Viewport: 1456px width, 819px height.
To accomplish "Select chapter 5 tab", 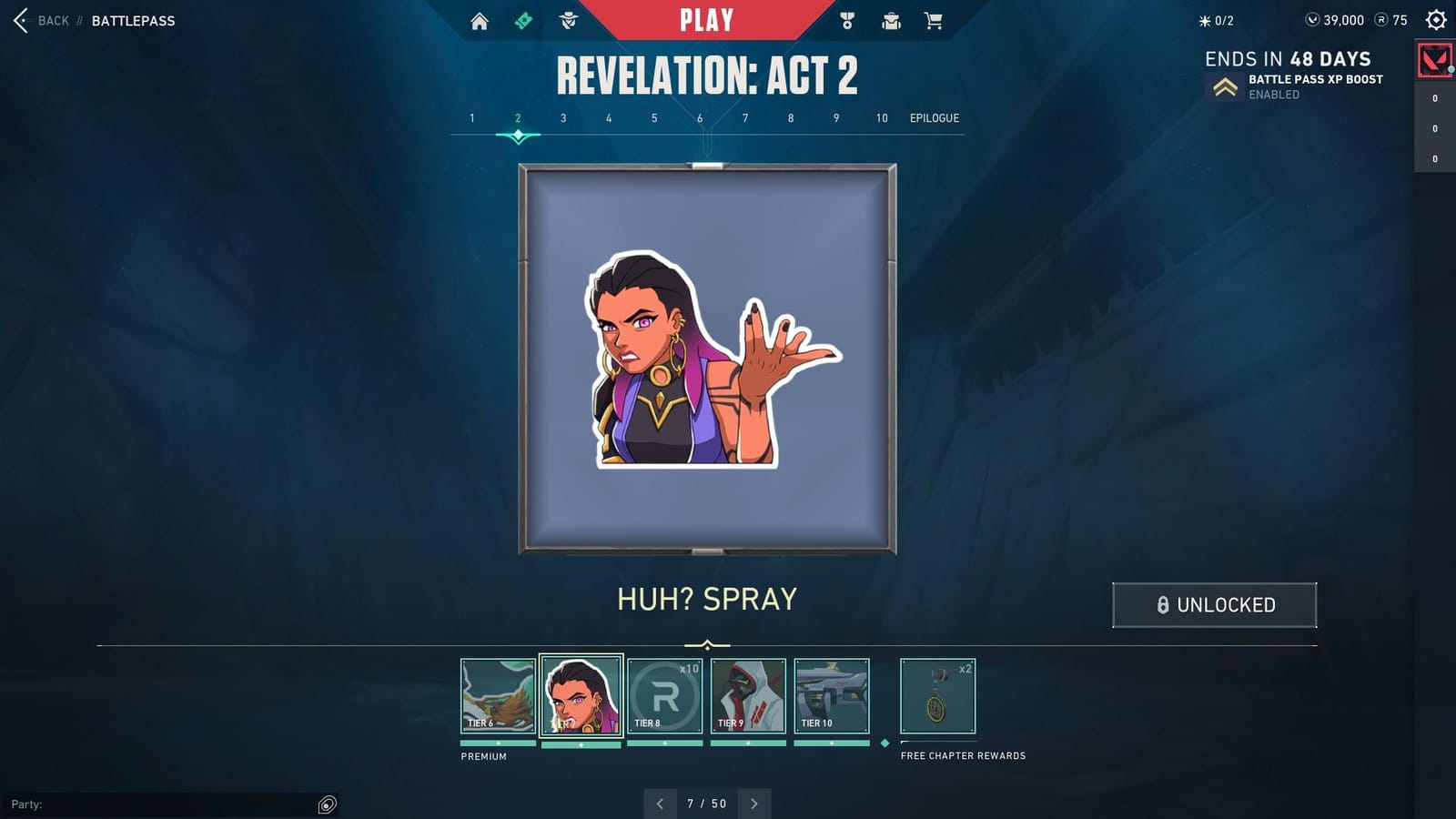I will click(x=653, y=117).
